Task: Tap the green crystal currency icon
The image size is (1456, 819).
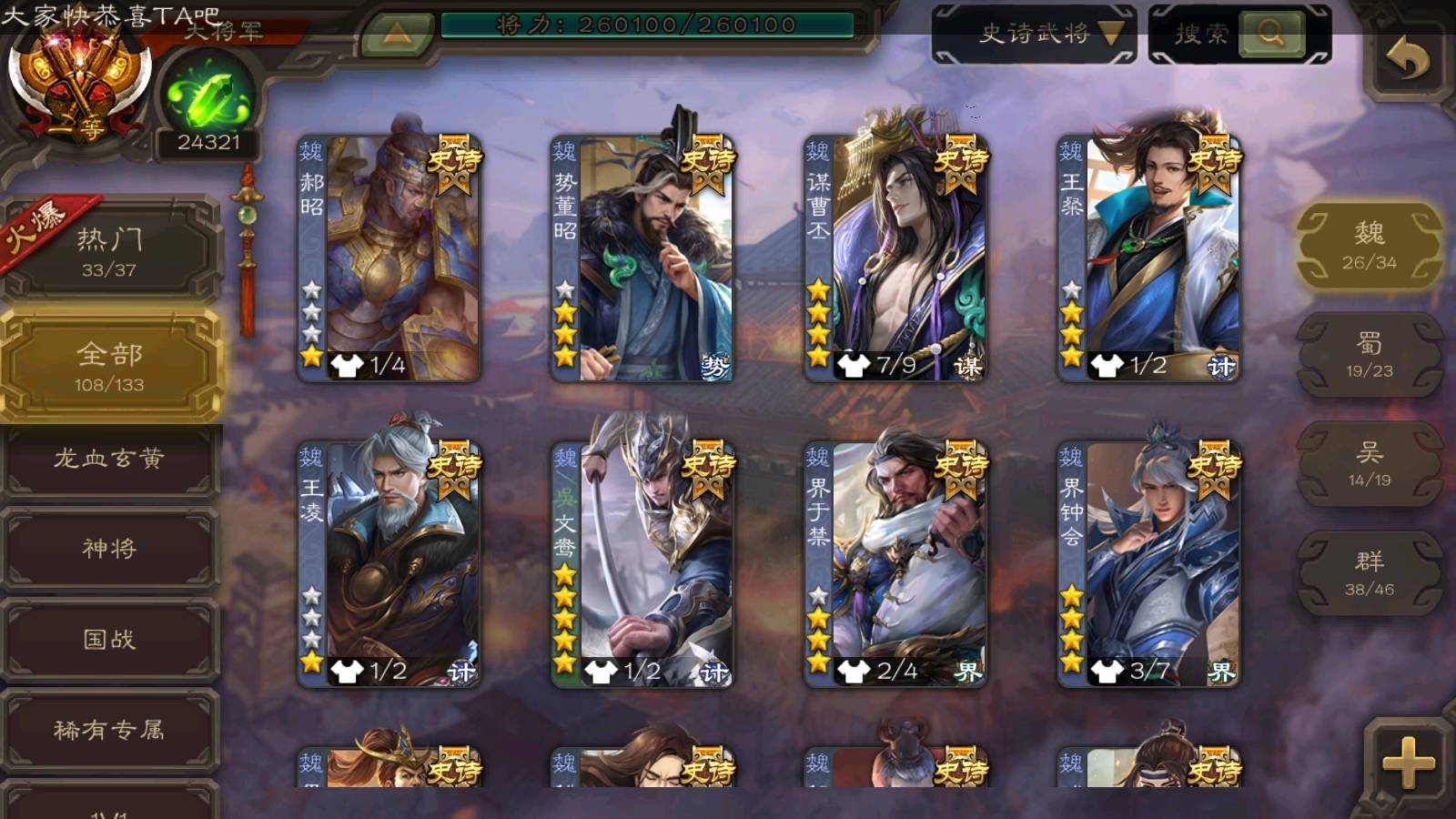Action: (208, 96)
